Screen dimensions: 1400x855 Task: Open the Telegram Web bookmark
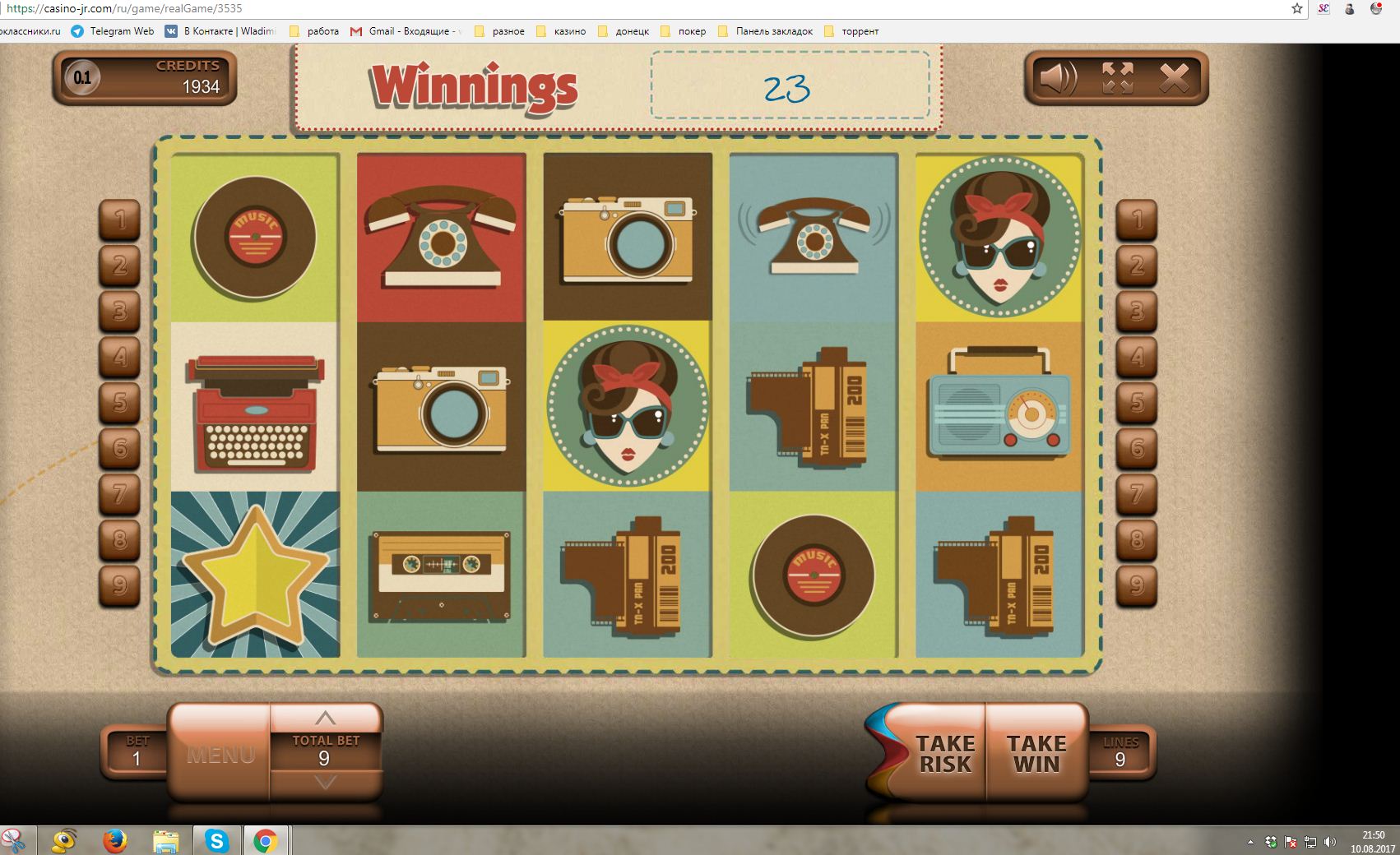coord(113,31)
